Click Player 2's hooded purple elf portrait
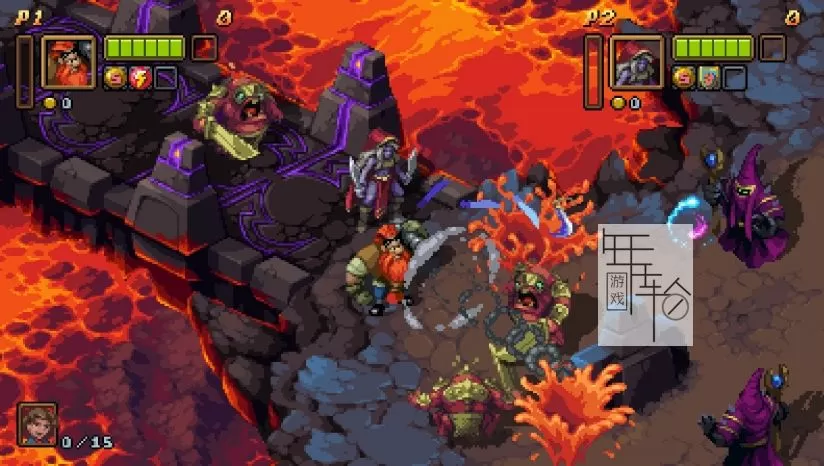The image size is (824, 466). tap(637, 62)
